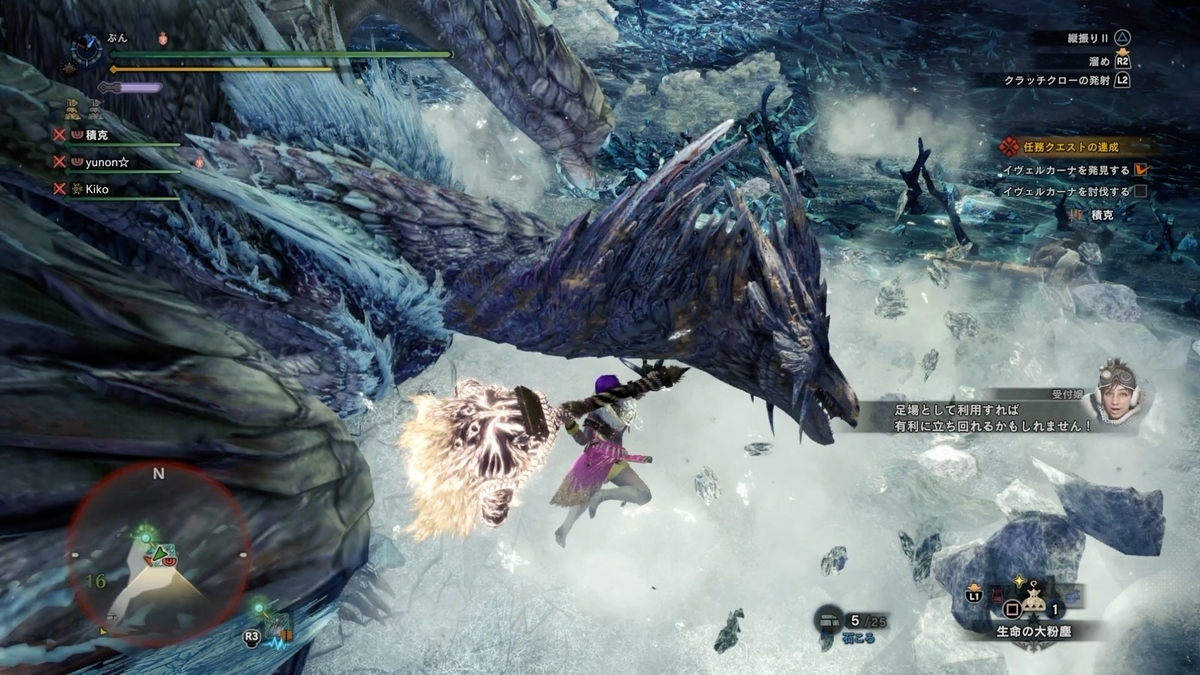
Task: Select the 石ころ slinger ammo icon
Action: [827, 620]
